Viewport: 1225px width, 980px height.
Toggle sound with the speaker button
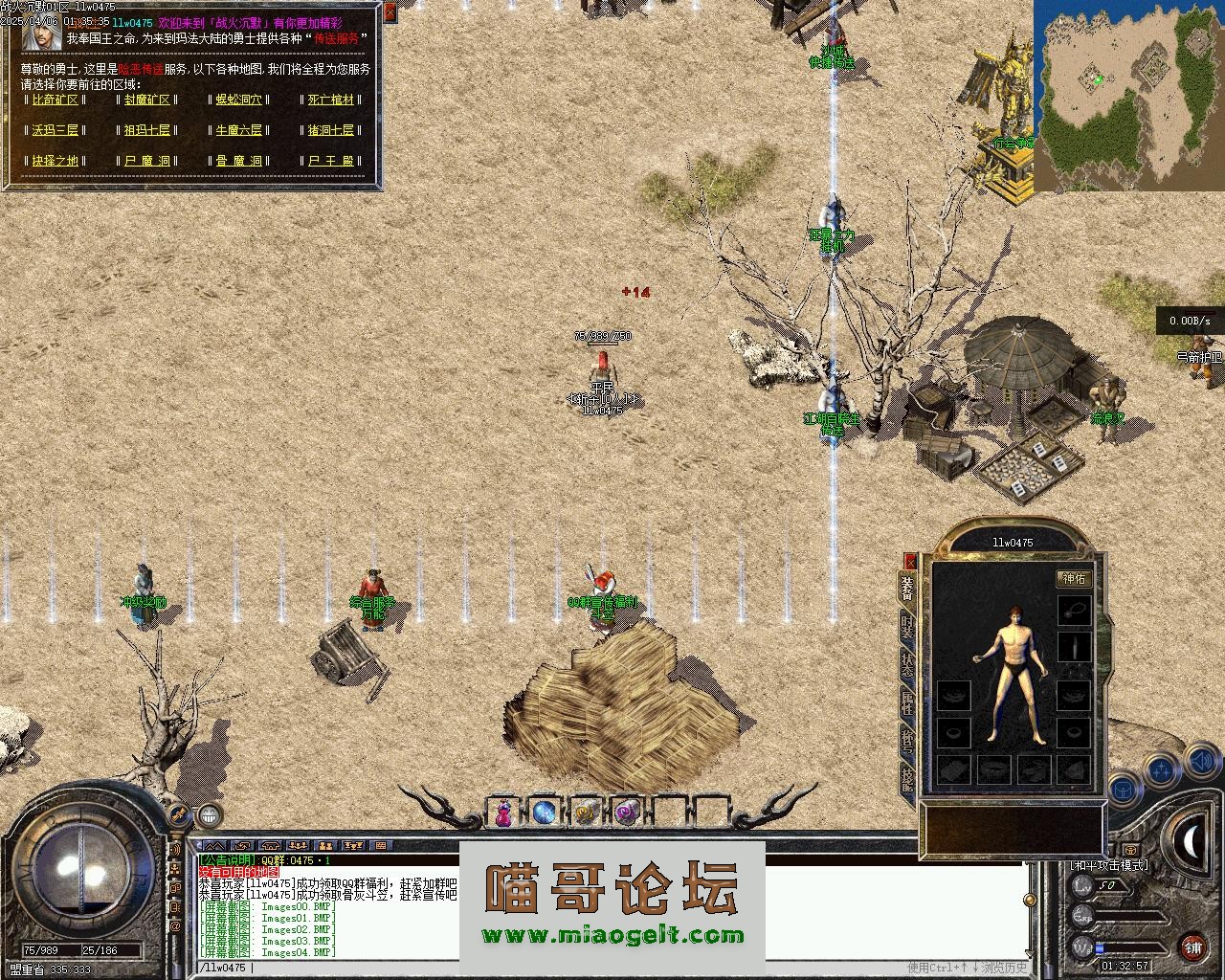[x=1200, y=763]
